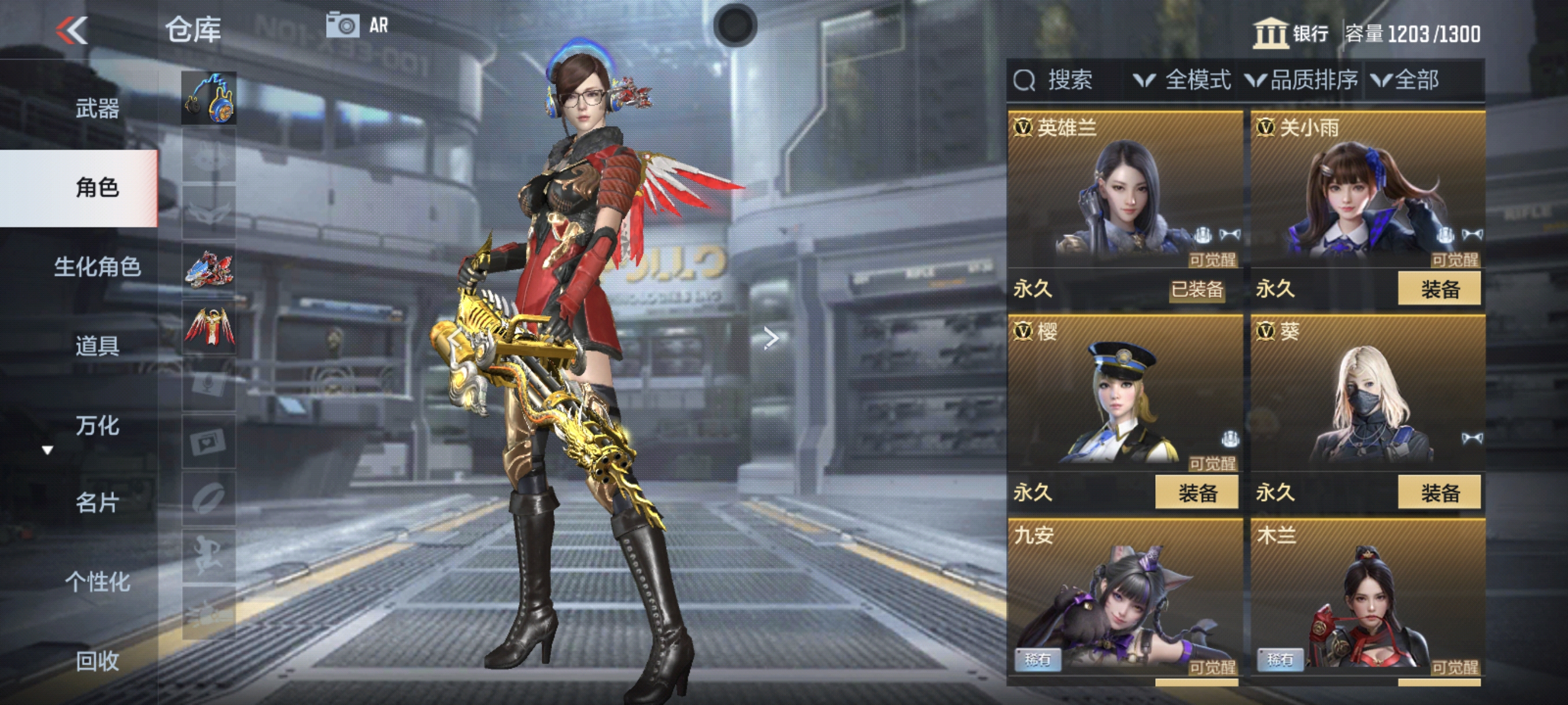Open the AR camera mode
Viewport: 1568px width, 705px height.
357,25
